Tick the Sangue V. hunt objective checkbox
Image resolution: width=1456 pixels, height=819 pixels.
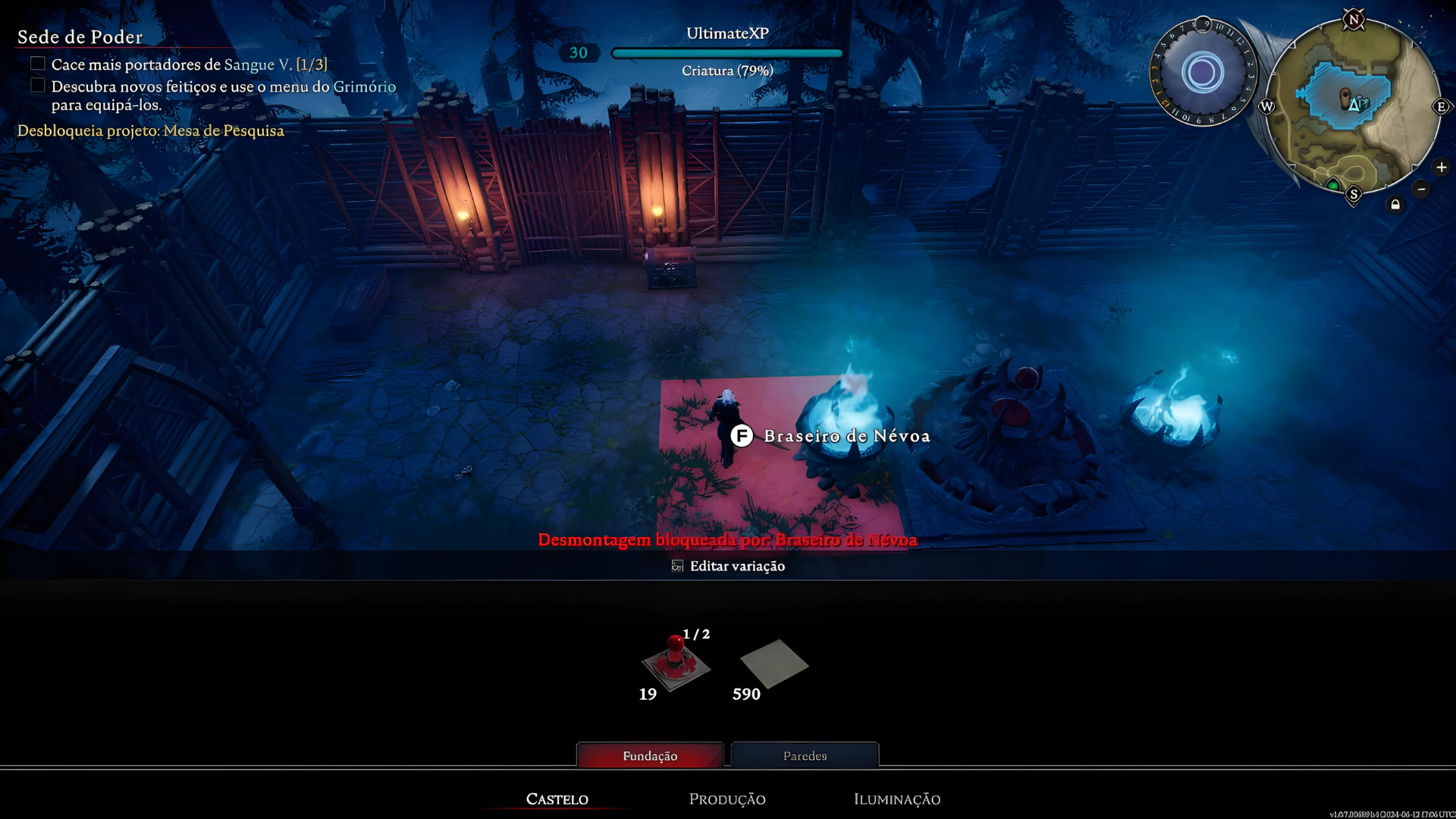(x=38, y=64)
